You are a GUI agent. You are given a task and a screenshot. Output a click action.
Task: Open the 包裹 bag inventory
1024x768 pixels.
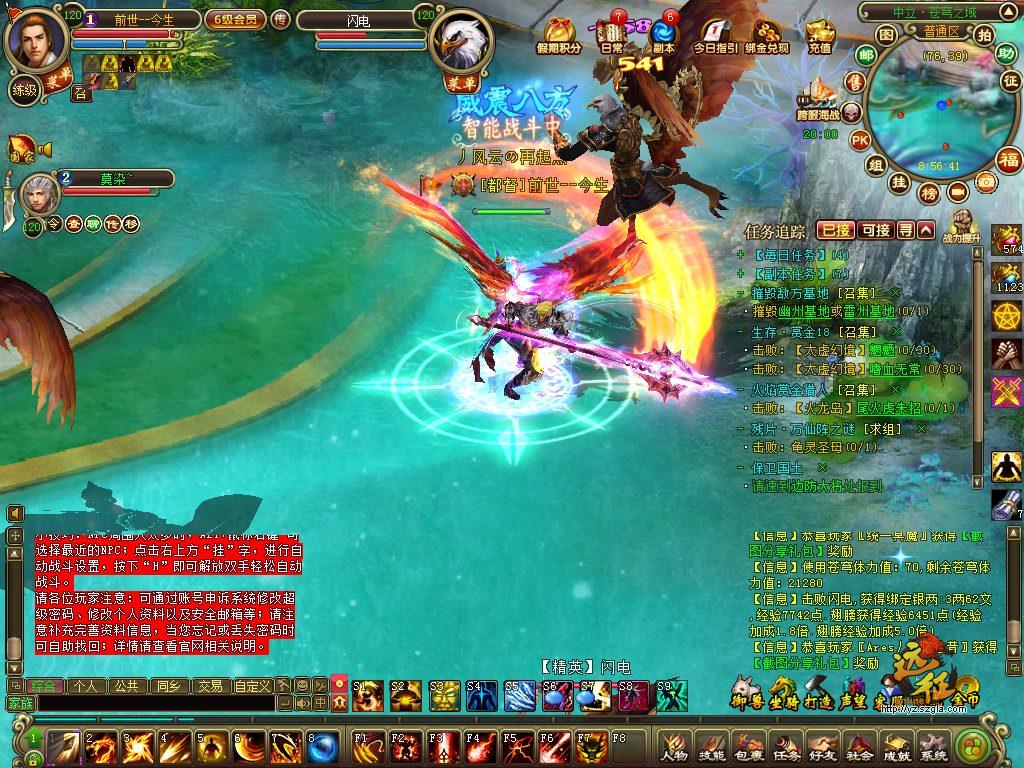(749, 747)
